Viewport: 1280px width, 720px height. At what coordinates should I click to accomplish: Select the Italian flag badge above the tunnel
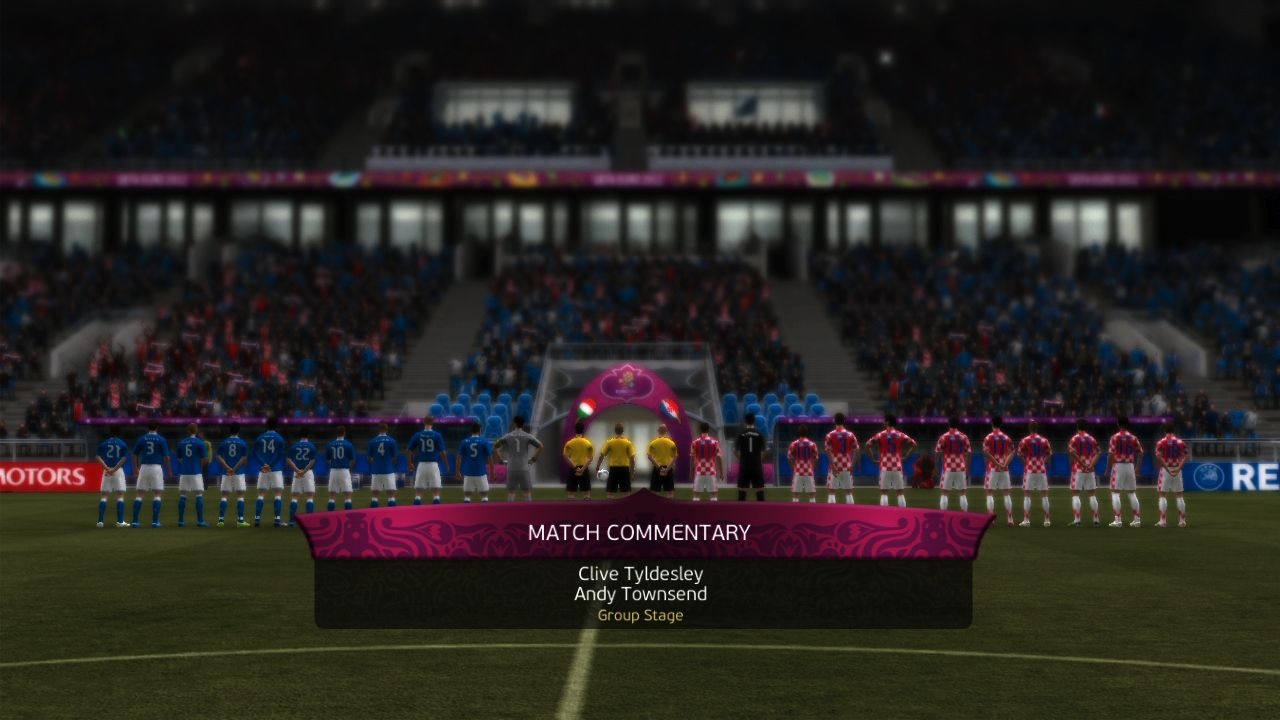(587, 408)
